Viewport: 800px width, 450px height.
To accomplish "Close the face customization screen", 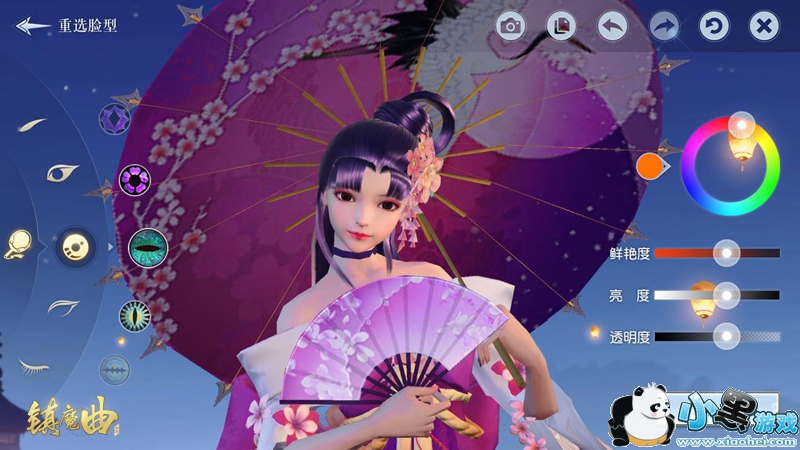I will click(x=765, y=27).
